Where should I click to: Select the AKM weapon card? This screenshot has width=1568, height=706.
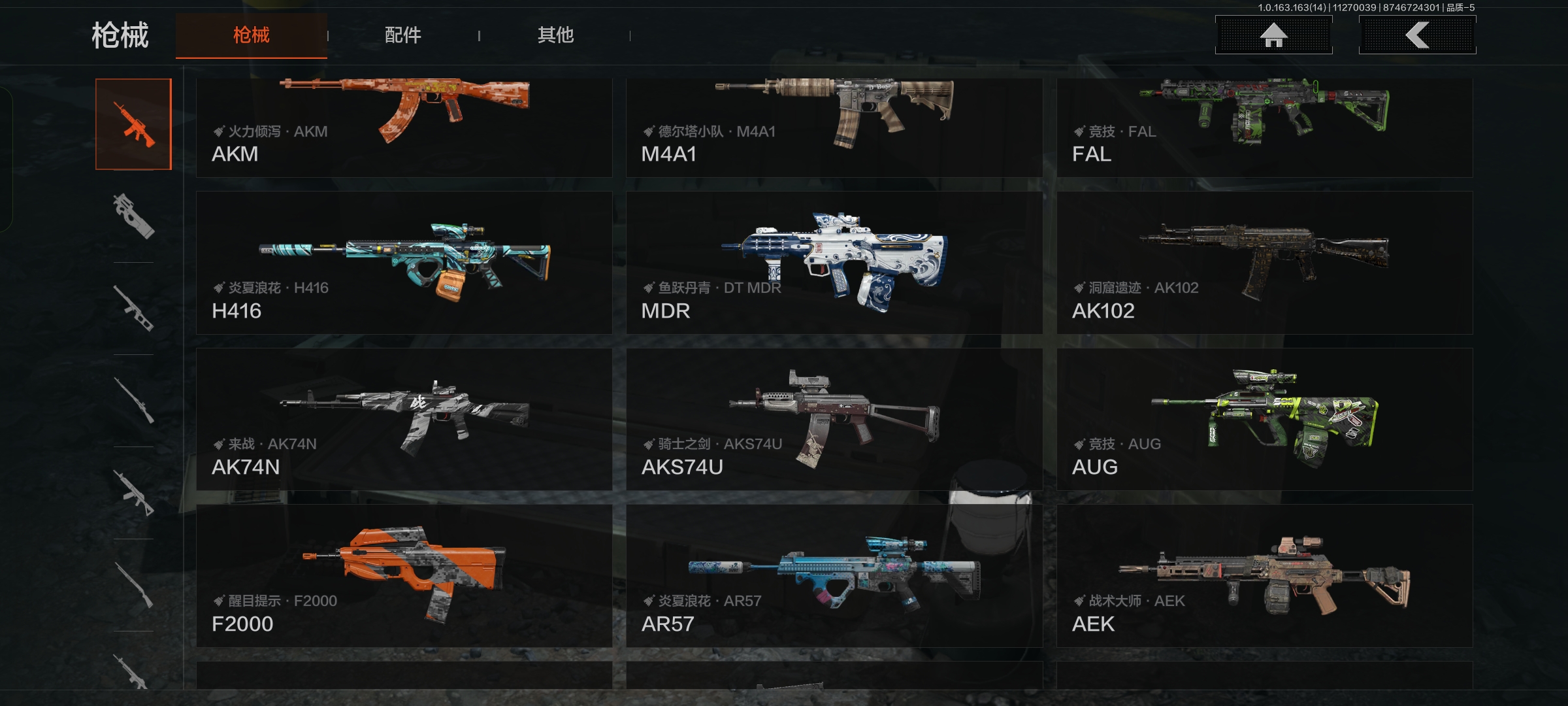pyautogui.click(x=404, y=127)
